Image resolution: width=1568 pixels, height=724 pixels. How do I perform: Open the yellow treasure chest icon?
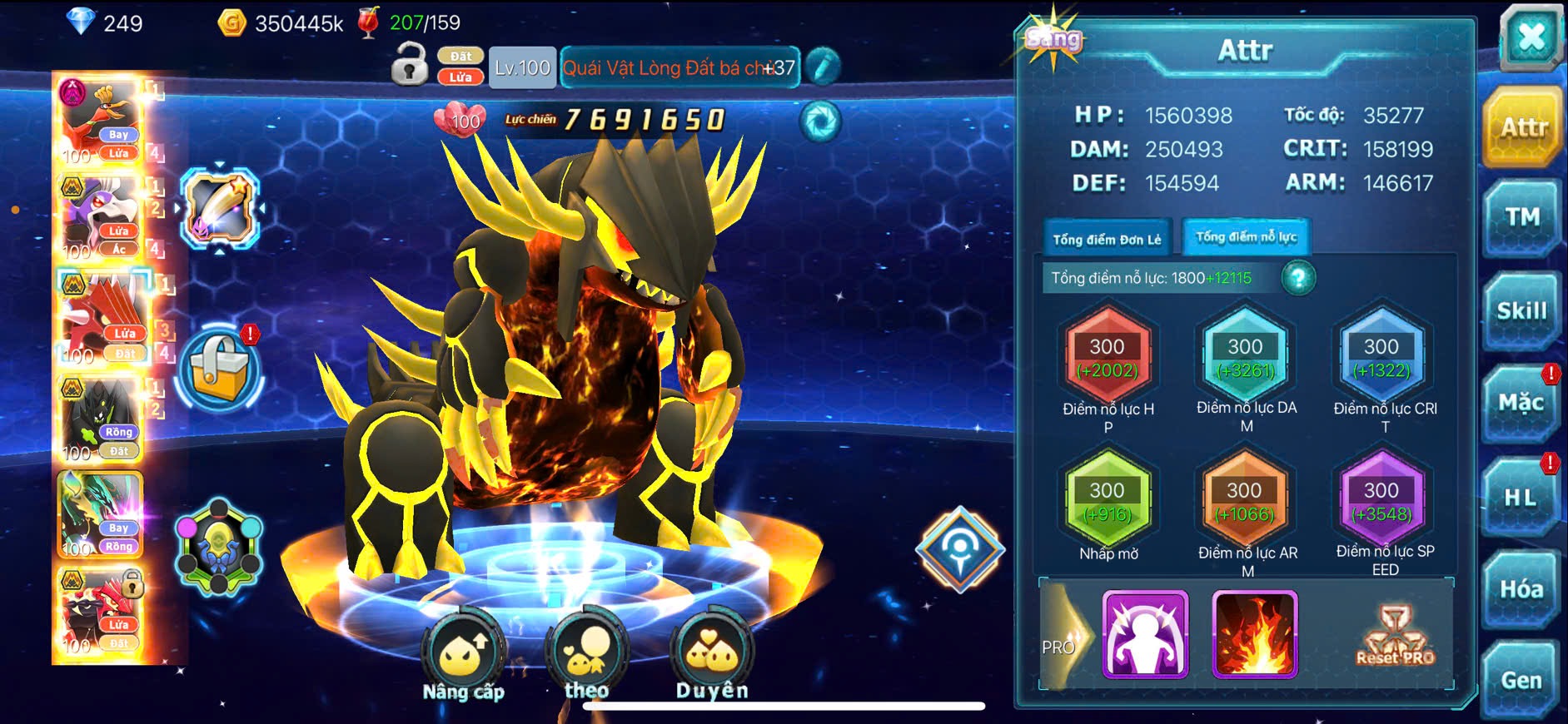(219, 369)
